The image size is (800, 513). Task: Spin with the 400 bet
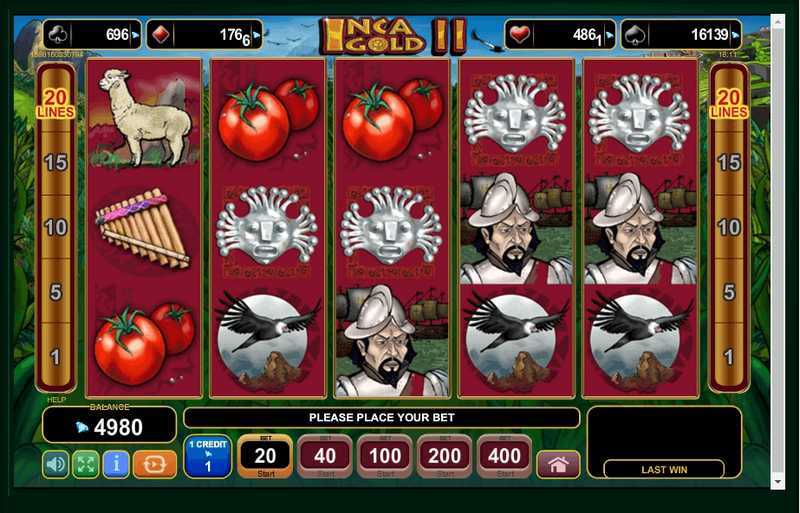pos(505,456)
